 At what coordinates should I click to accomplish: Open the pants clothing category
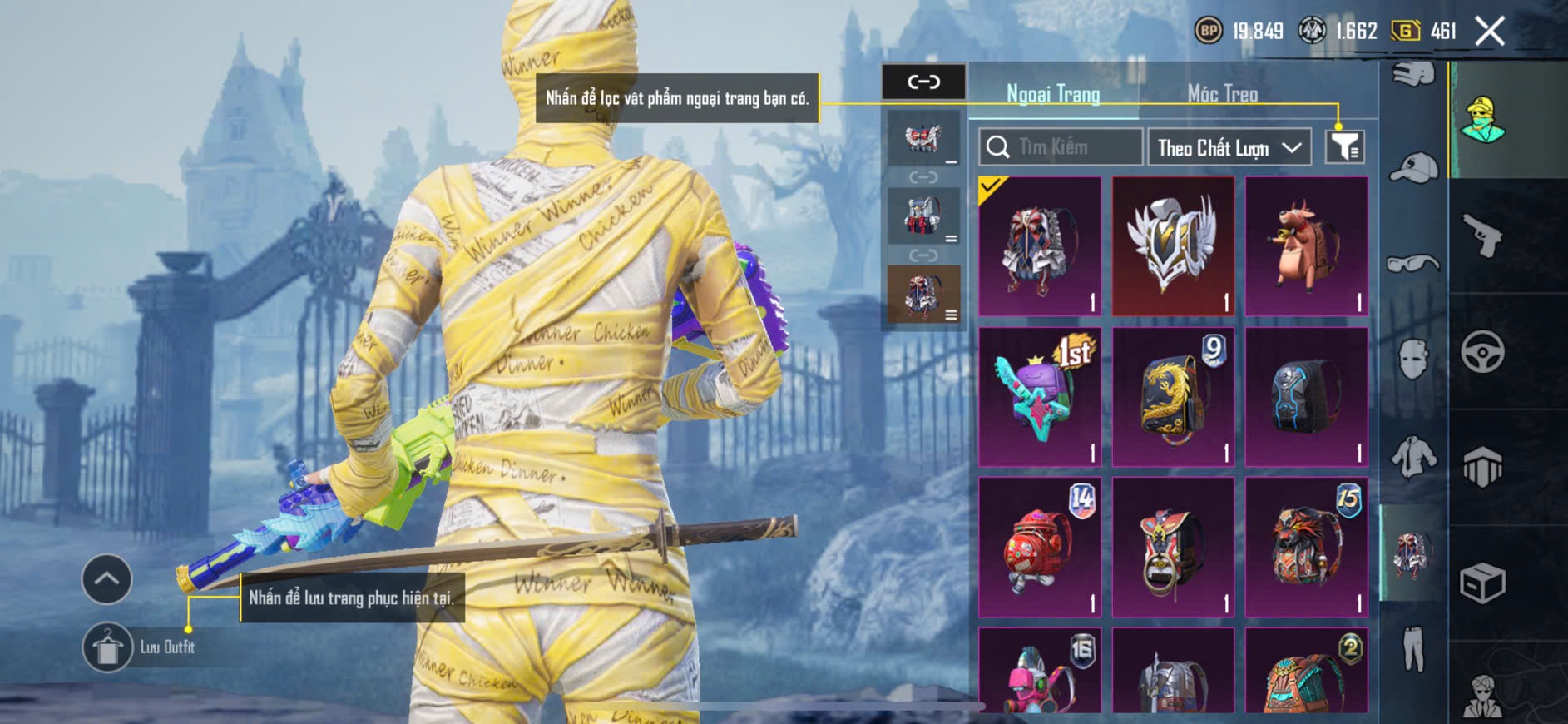pos(1413,647)
